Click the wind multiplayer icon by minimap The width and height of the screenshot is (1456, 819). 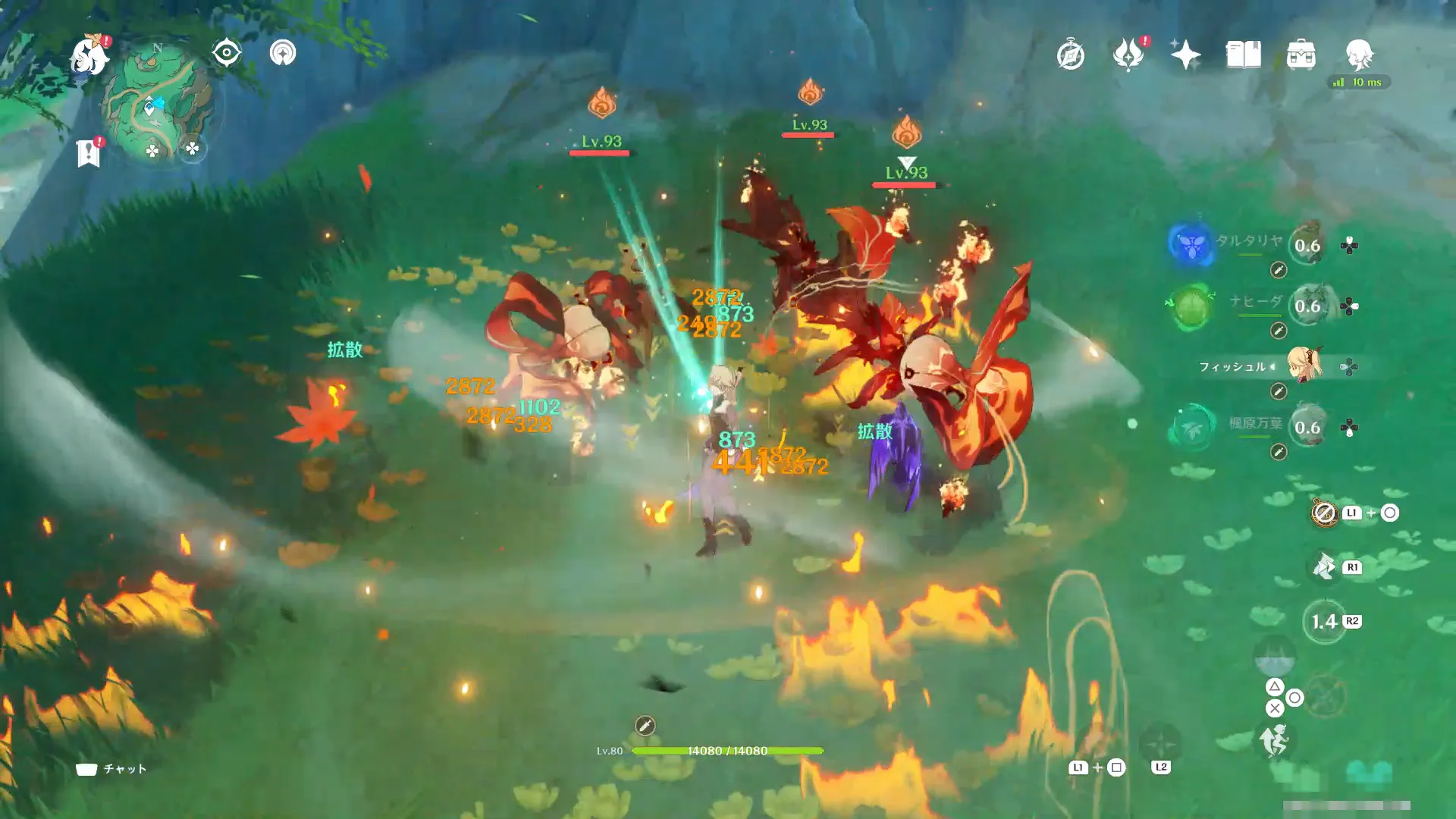193,149
